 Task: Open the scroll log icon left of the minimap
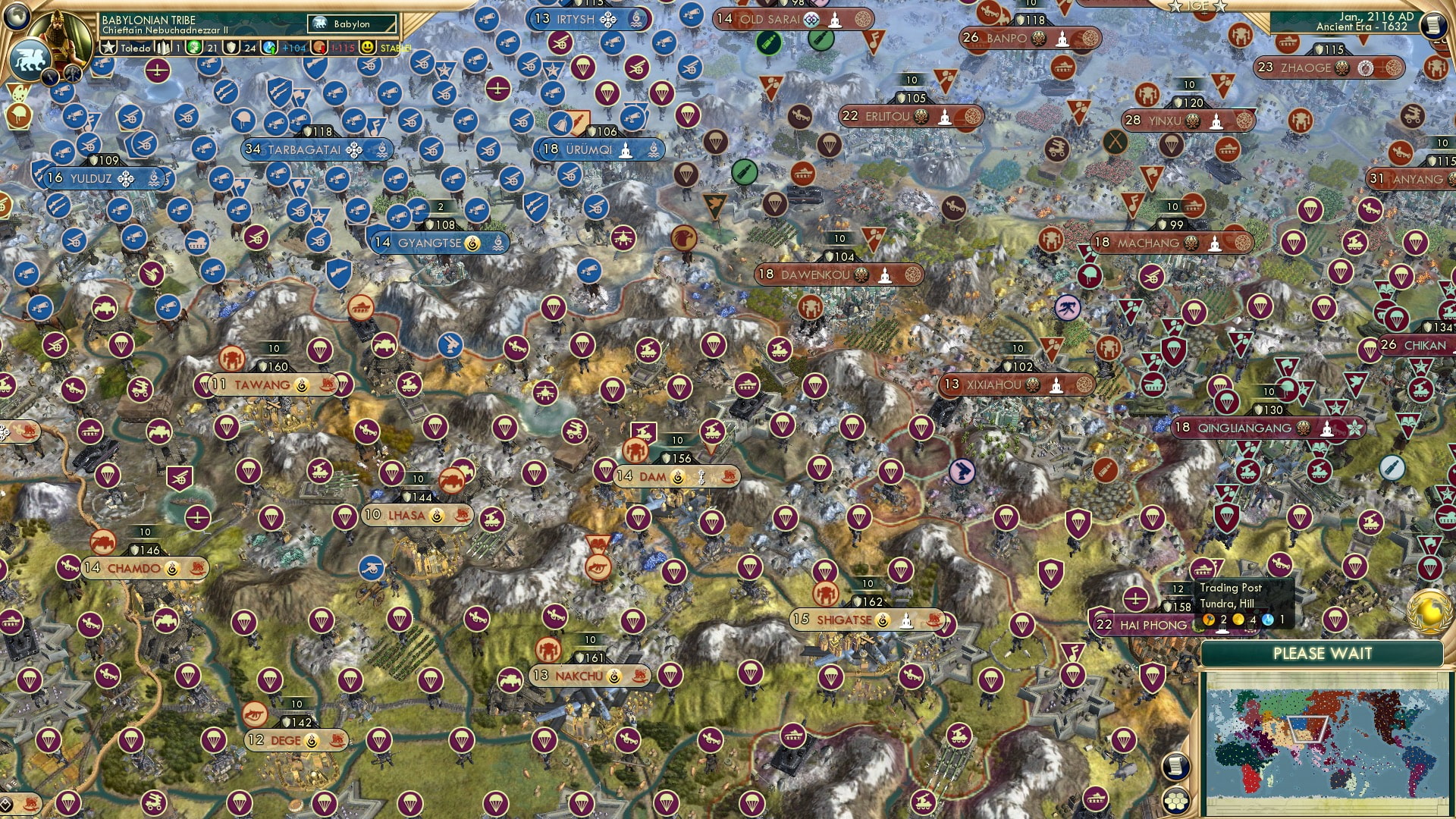[1174, 767]
